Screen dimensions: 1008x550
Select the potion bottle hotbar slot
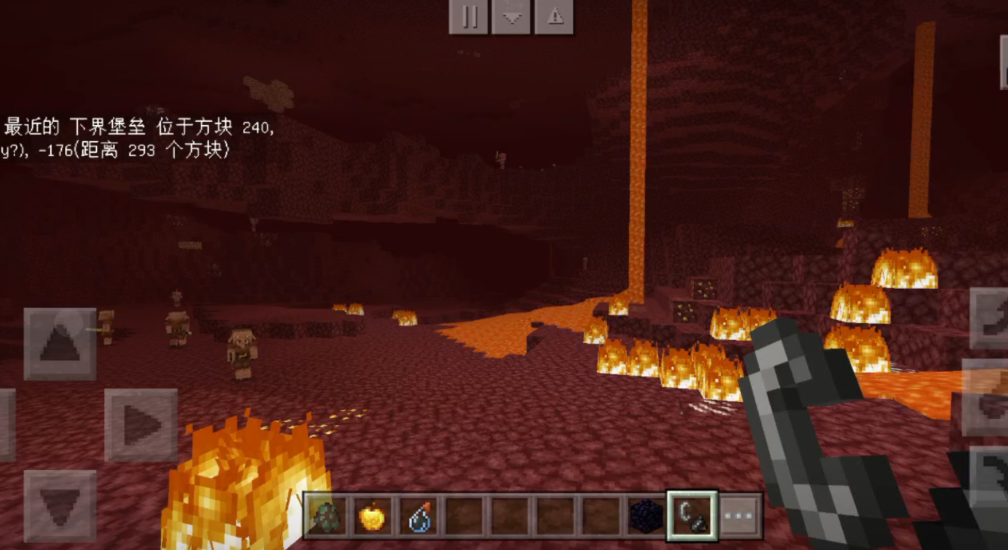[x=417, y=516]
